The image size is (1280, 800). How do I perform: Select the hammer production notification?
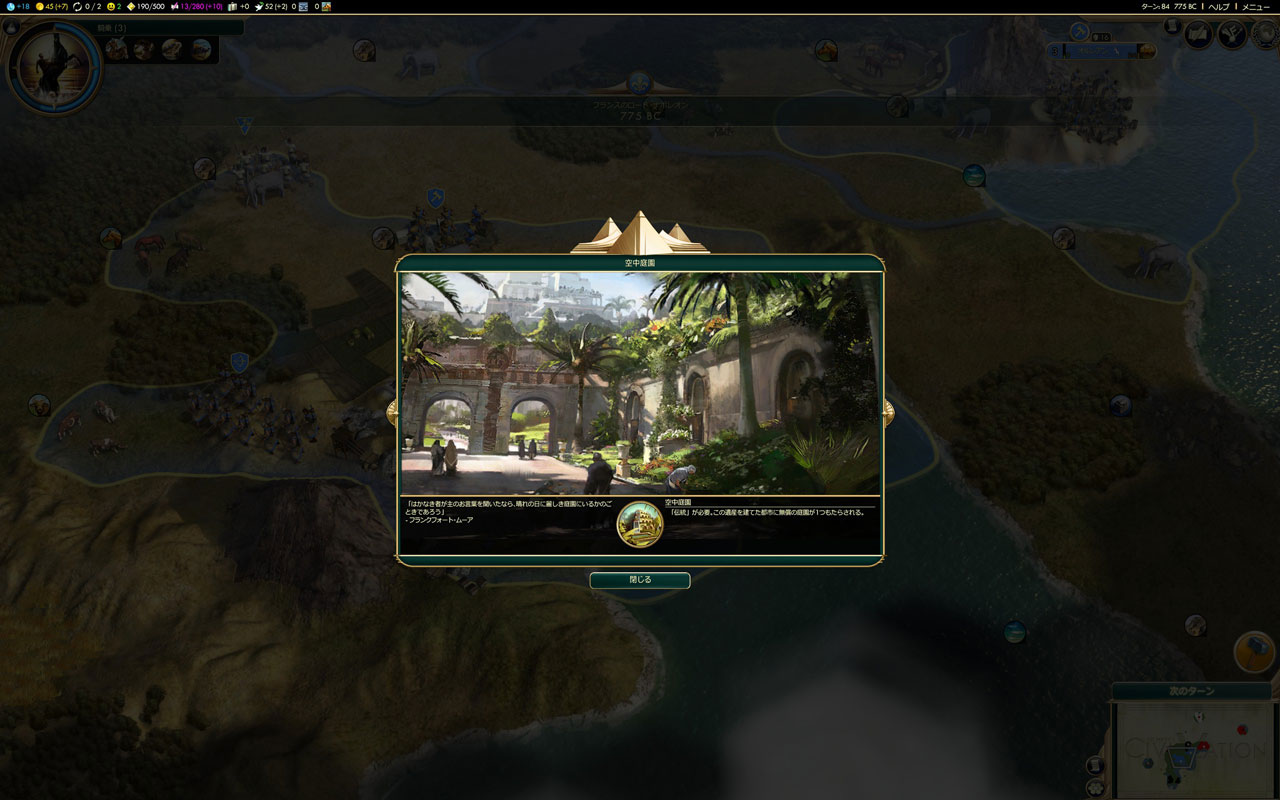coord(1254,652)
